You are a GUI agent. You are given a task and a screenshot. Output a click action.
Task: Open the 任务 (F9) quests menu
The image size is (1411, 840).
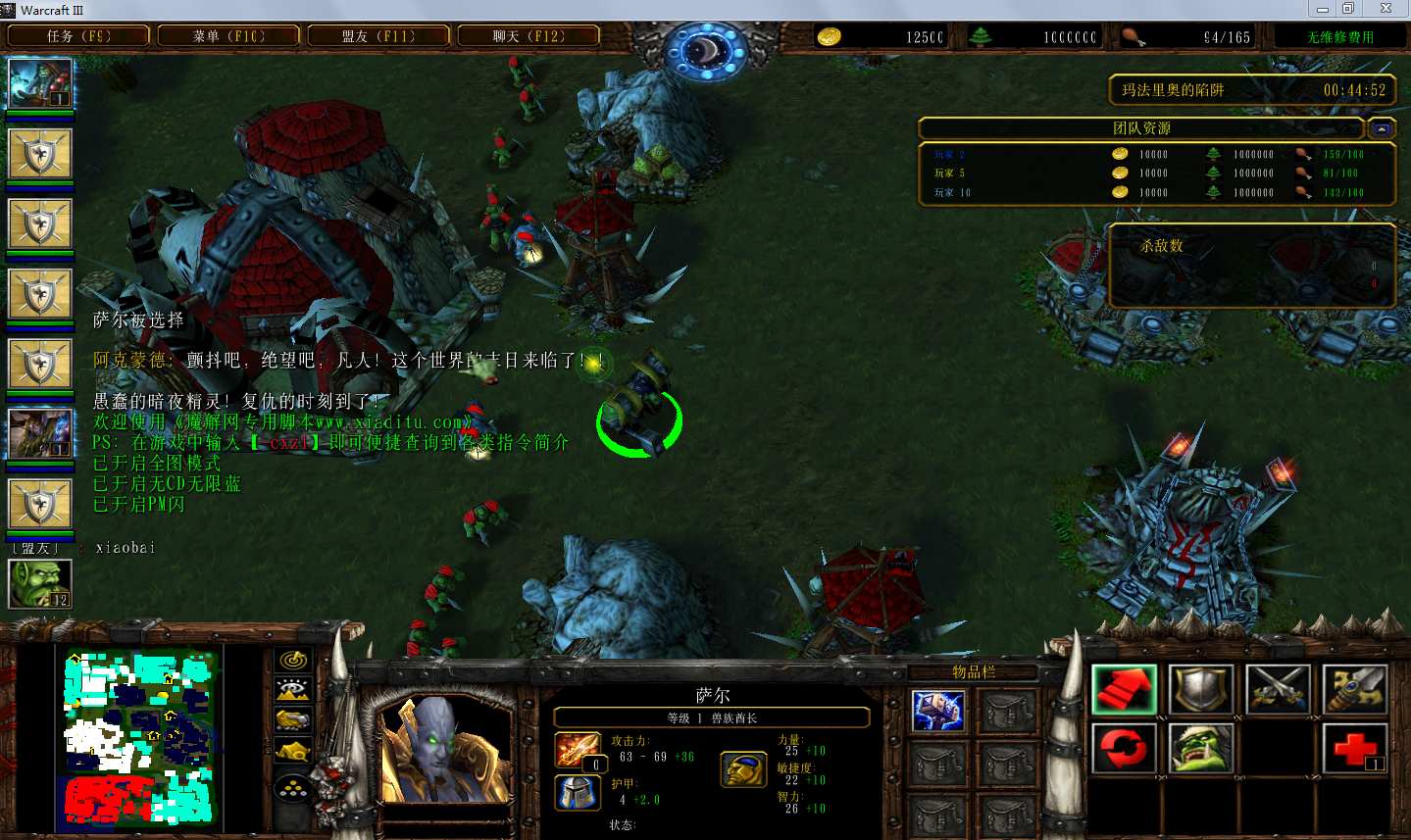point(78,36)
